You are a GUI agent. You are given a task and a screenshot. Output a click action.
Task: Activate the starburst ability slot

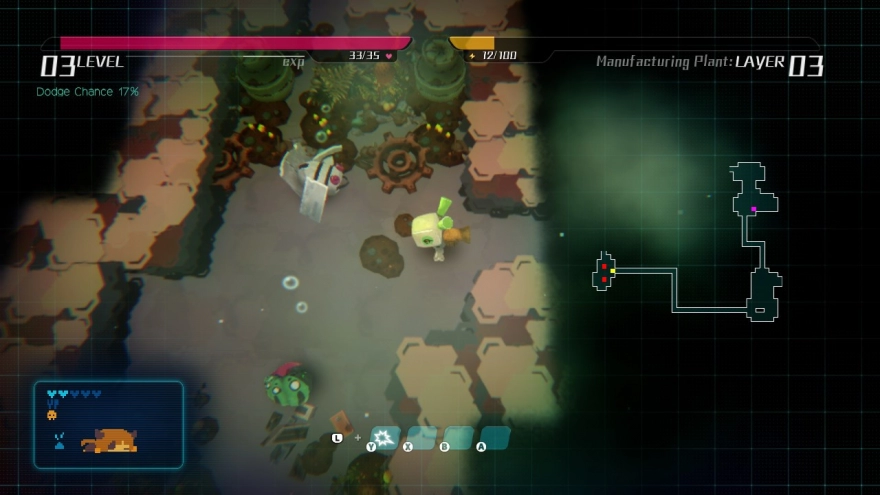pos(385,437)
